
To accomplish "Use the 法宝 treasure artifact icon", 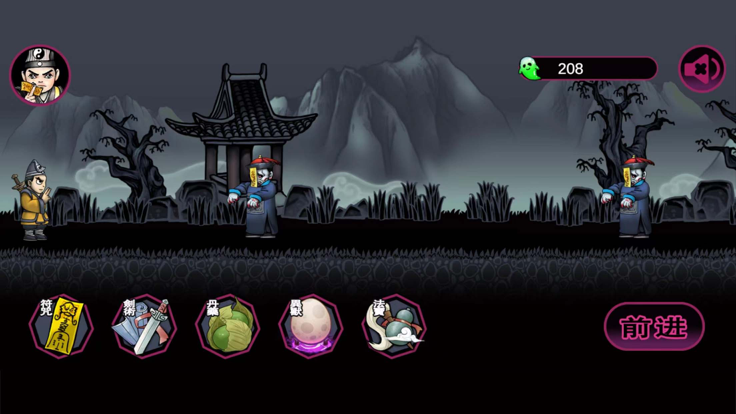I will click(394, 326).
